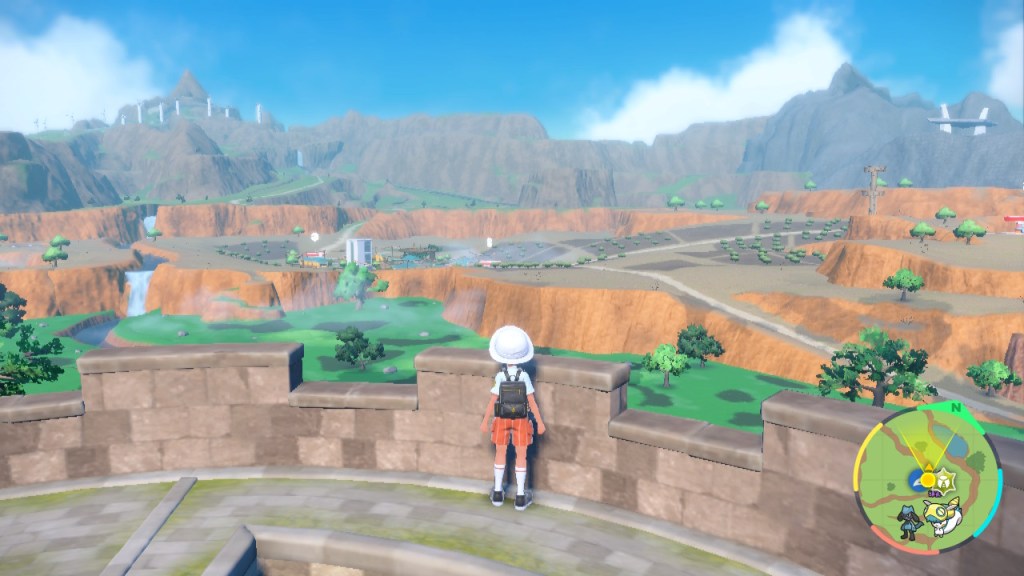Click the north N indicator on minimap
This screenshot has width=1024, height=576.
click(953, 408)
